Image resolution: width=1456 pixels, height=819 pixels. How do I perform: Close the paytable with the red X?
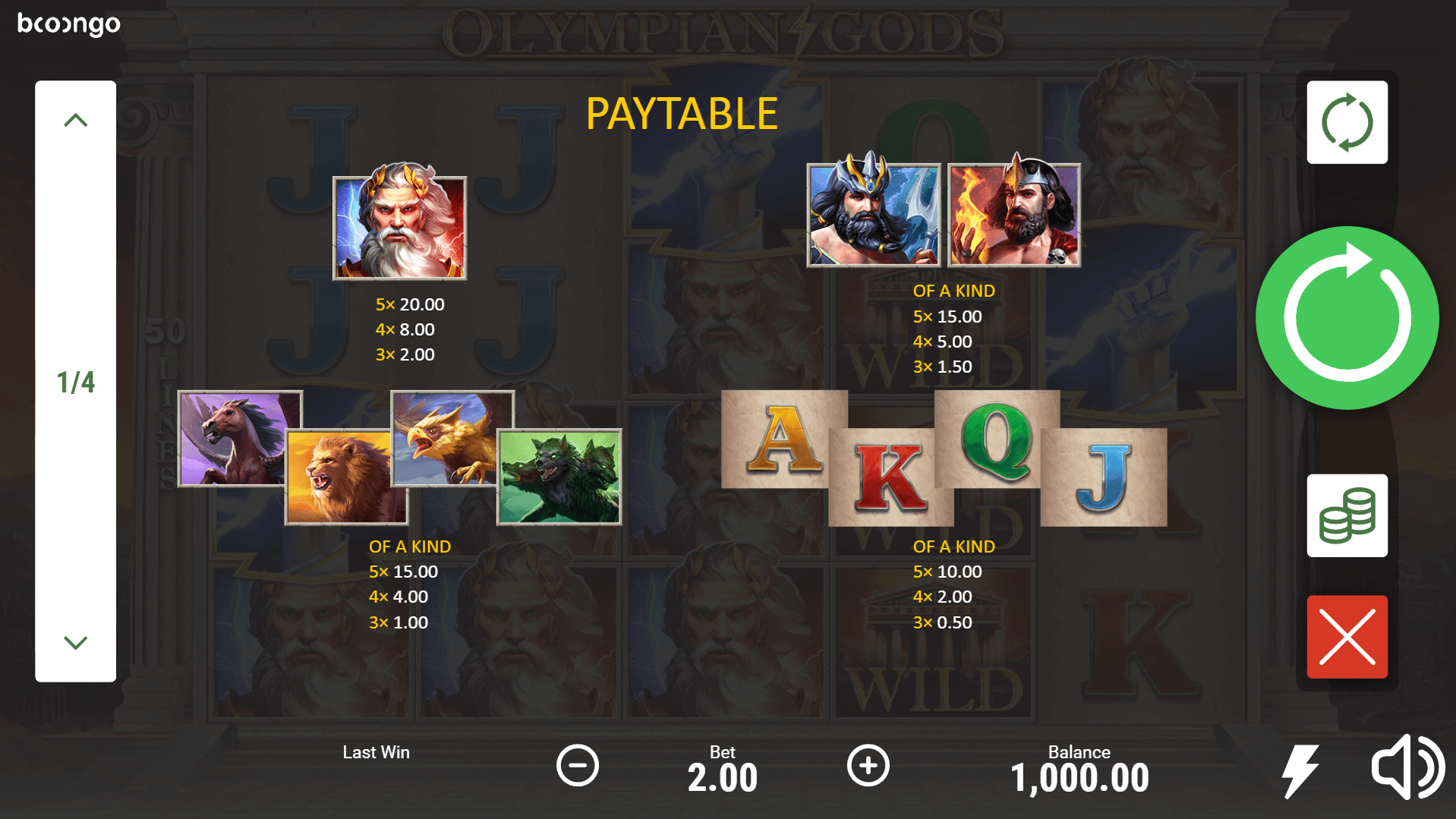pyautogui.click(x=1347, y=637)
